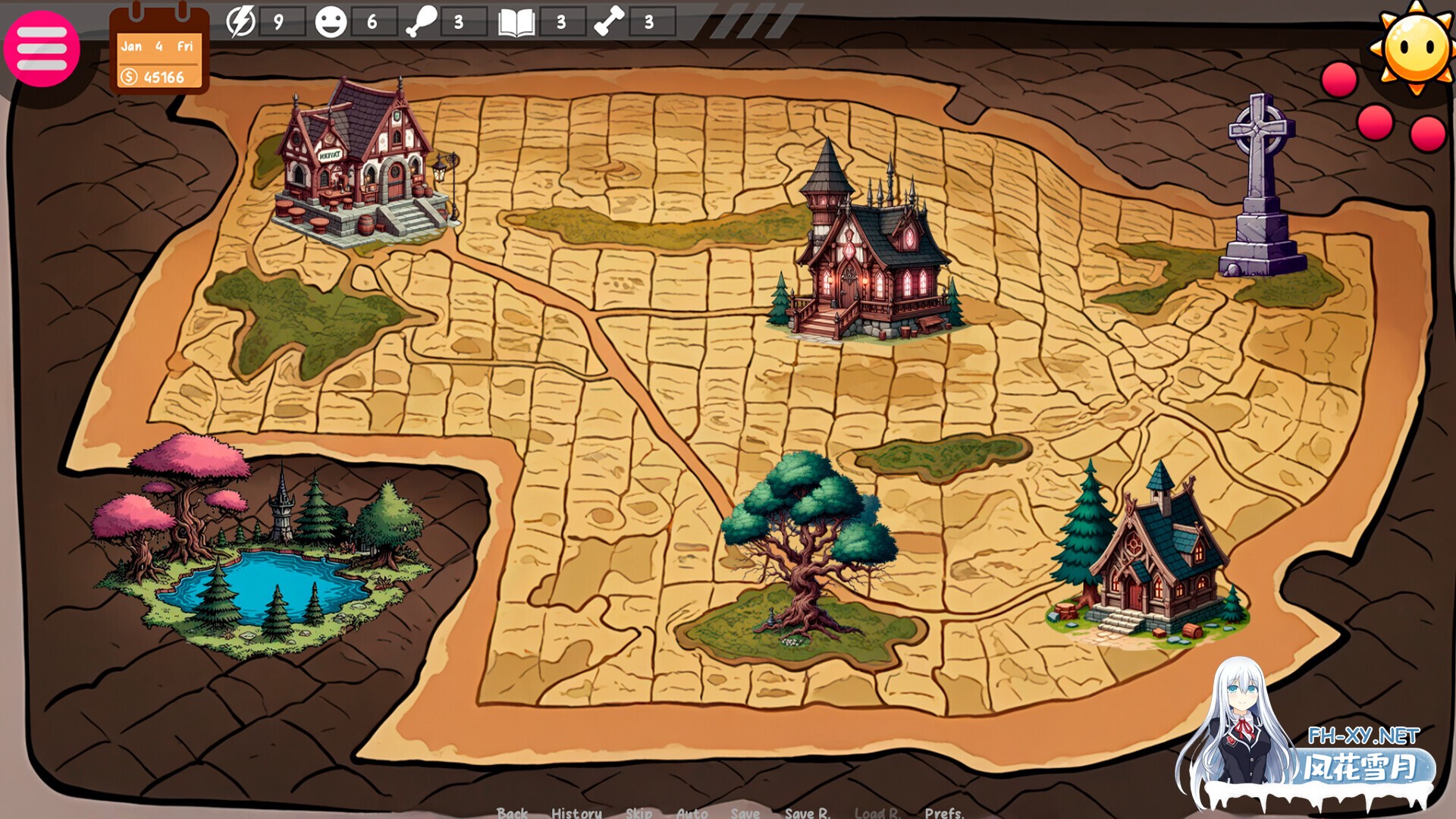Choose Save R. in the quick menu

tap(807, 813)
